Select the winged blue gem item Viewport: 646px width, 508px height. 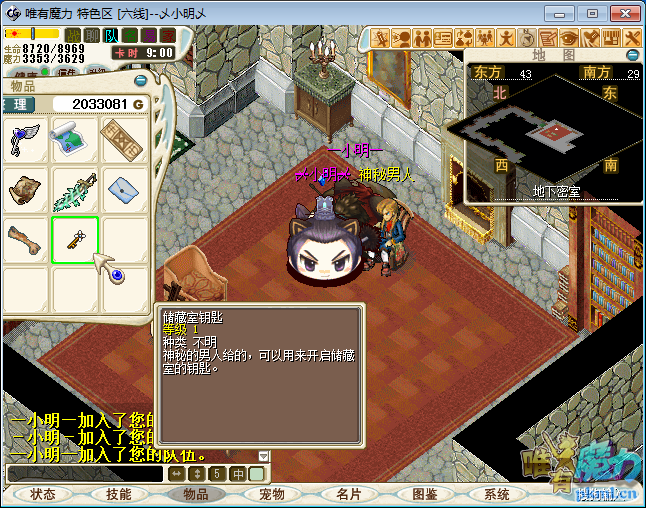coord(25,139)
